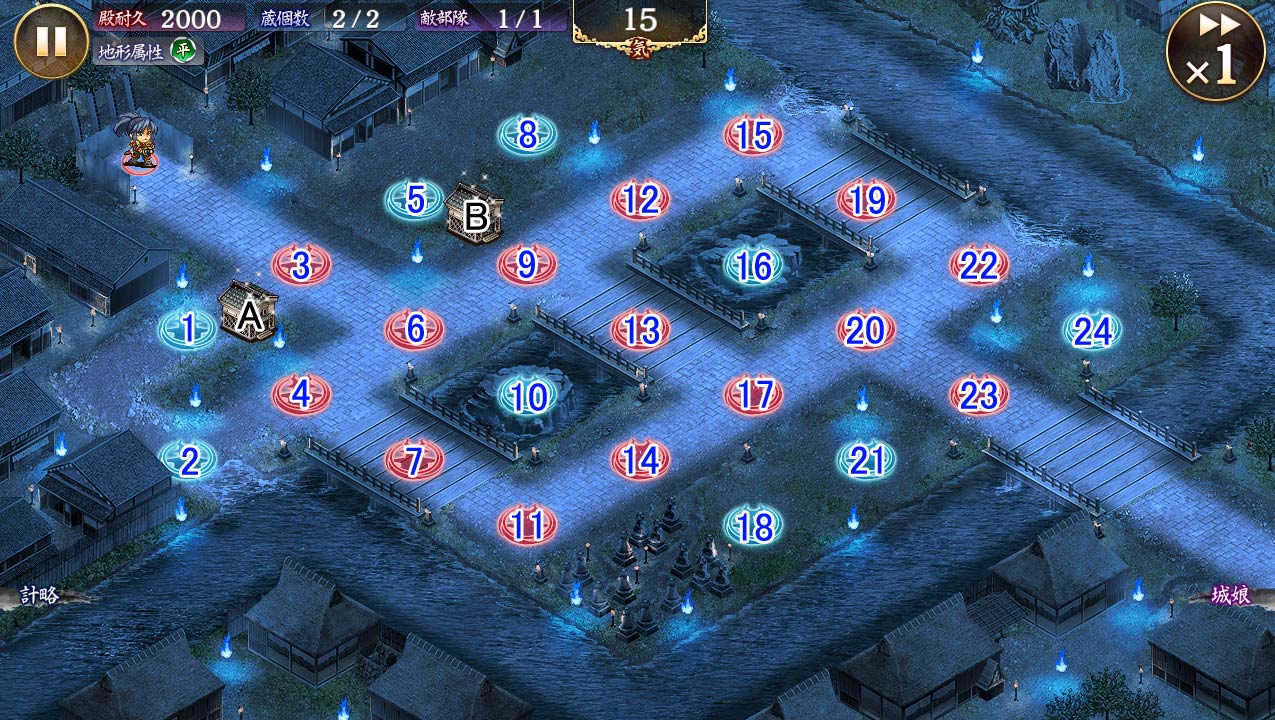Image resolution: width=1275 pixels, height=720 pixels.
Task: Select deployment tile 24
Action: pos(1092,331)
